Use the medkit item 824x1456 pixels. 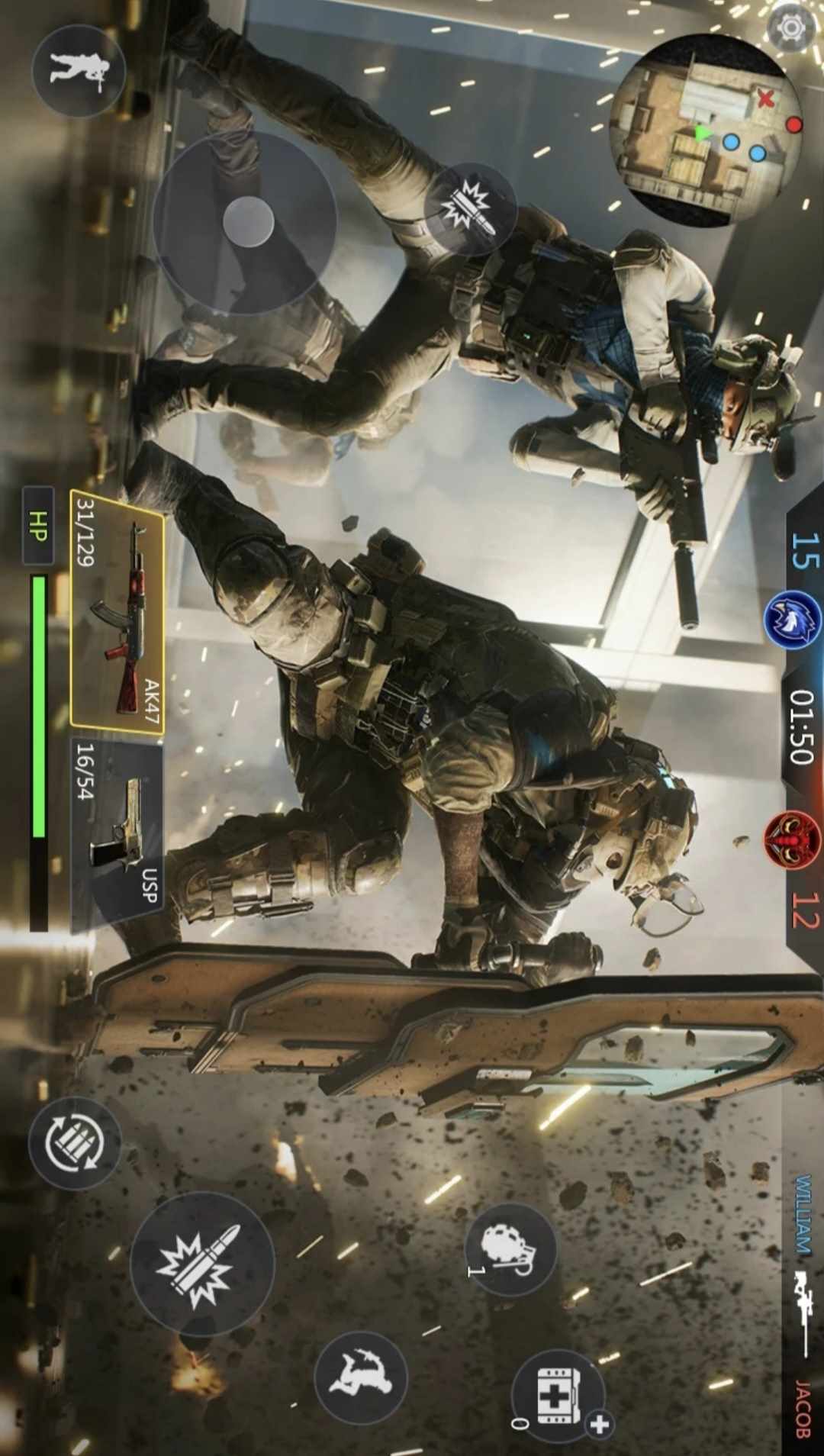point(558,1396)
